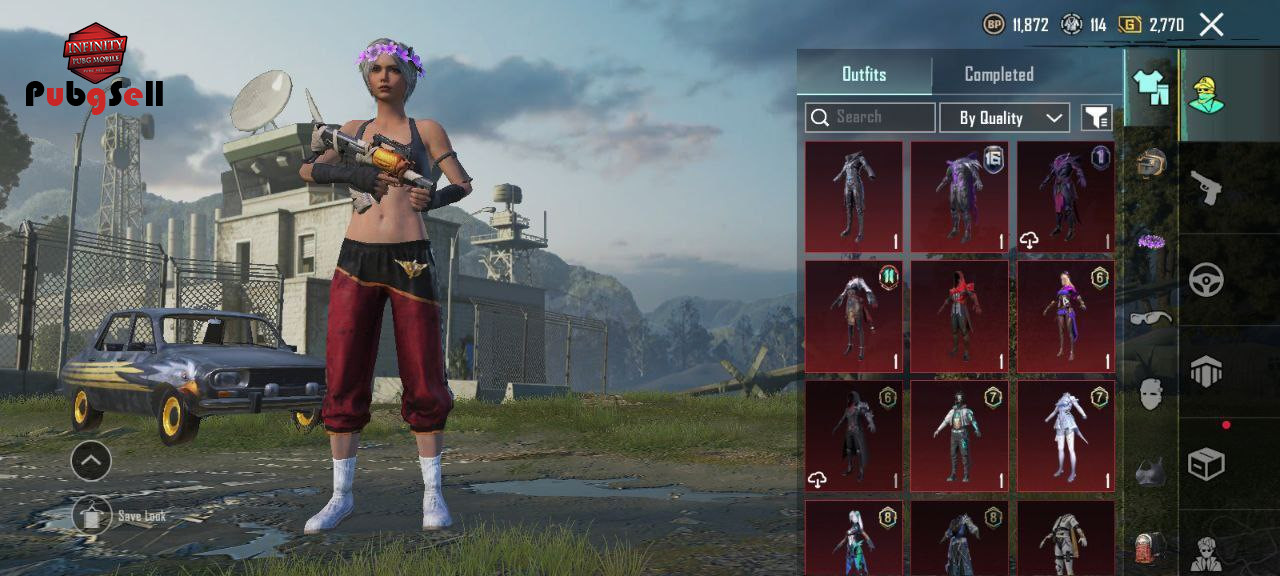The image size is (1280, 576).
Task: Pick the outfit with purple level 1 badge
Action: point(1066,196)
